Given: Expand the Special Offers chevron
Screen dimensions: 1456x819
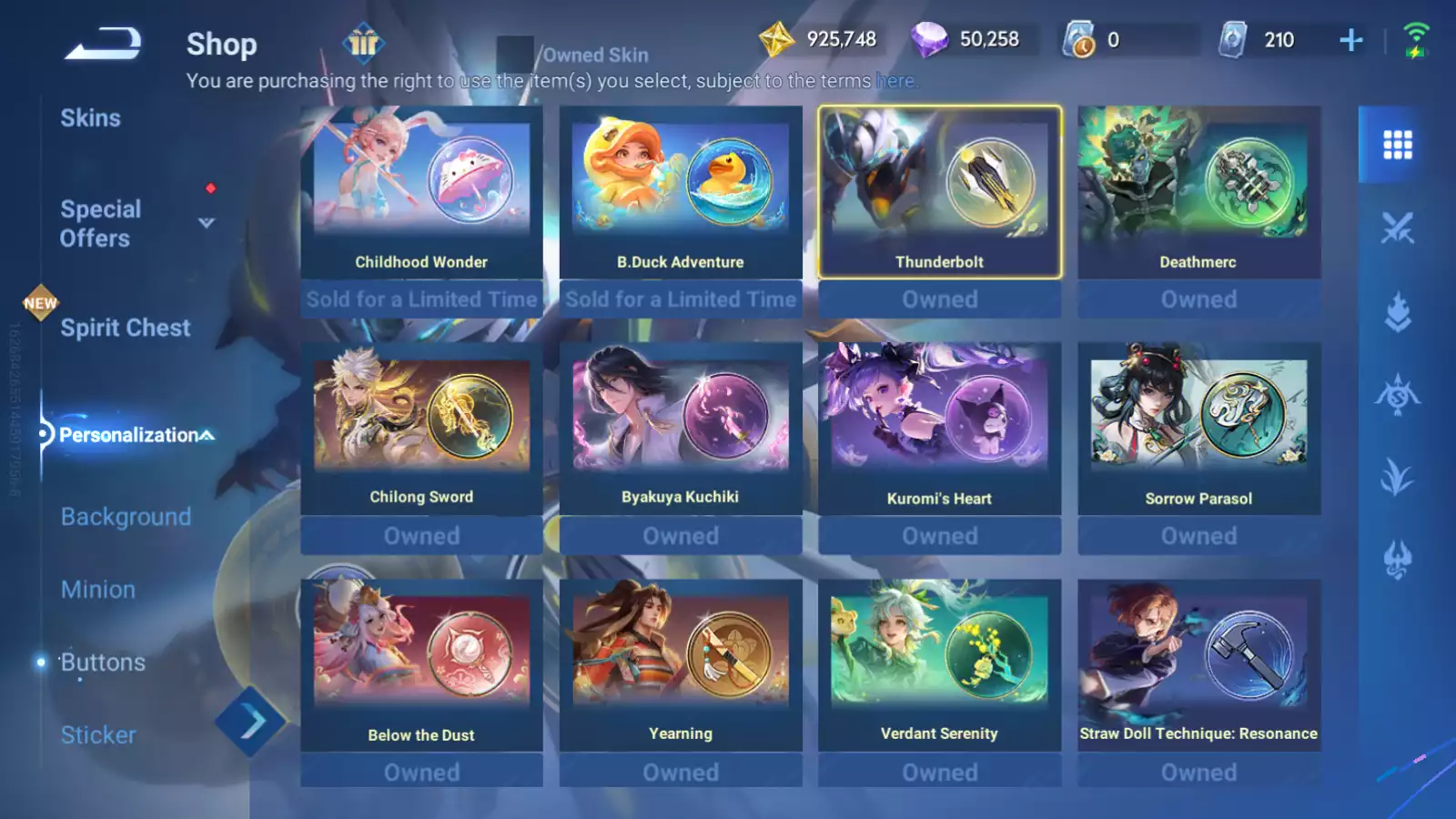Looking at the screenshot, I should 206,223.
